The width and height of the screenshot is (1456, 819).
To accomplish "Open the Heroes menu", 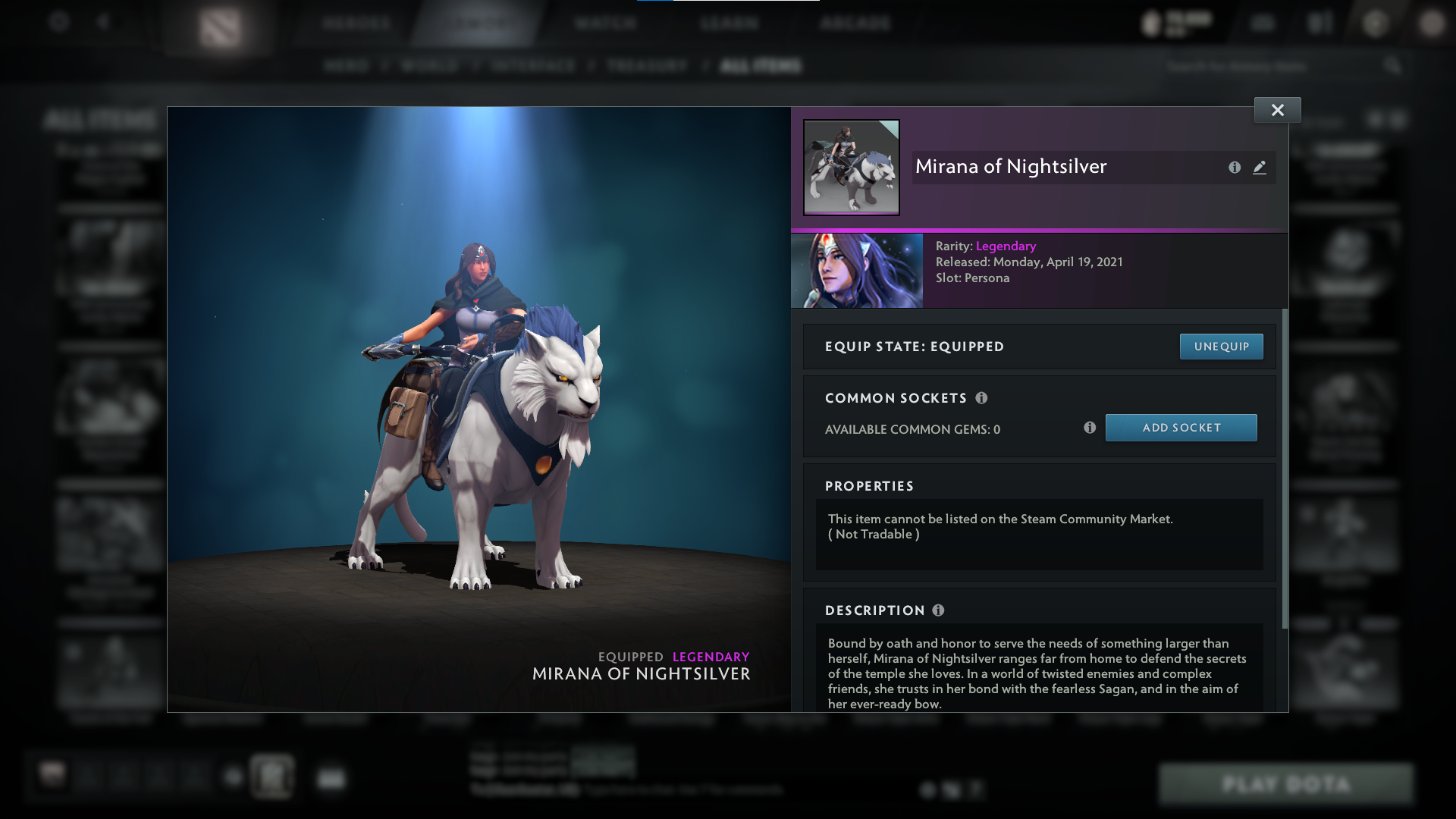I will pos(356,23).
